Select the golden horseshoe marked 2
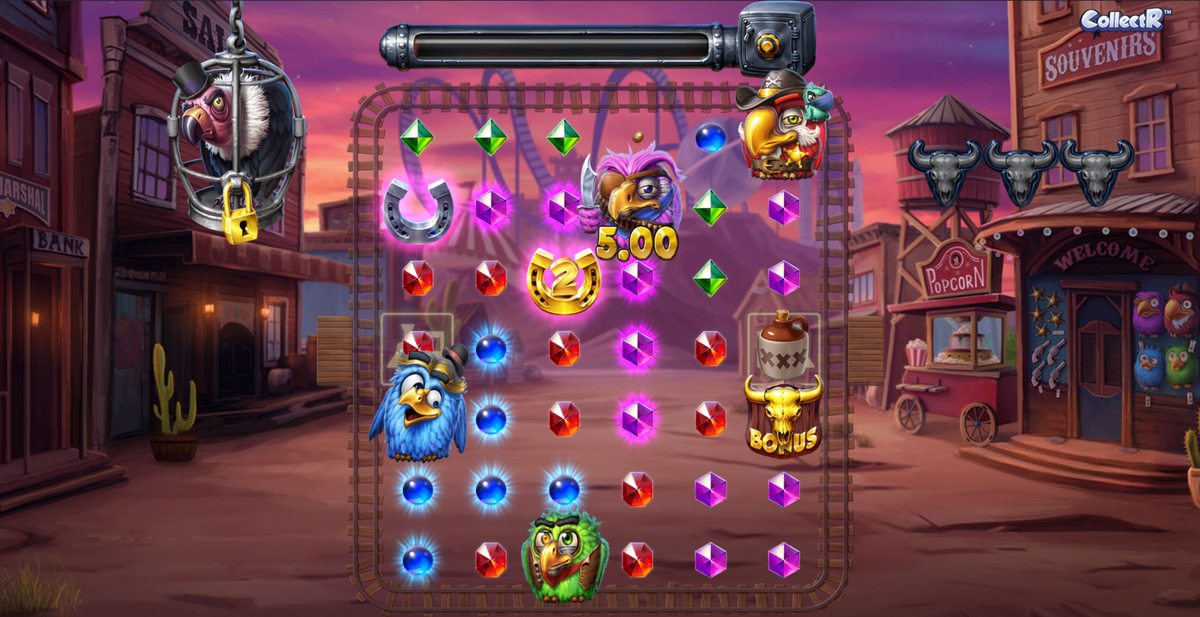This screenshot has height=617, width=1200. (563, 281)
